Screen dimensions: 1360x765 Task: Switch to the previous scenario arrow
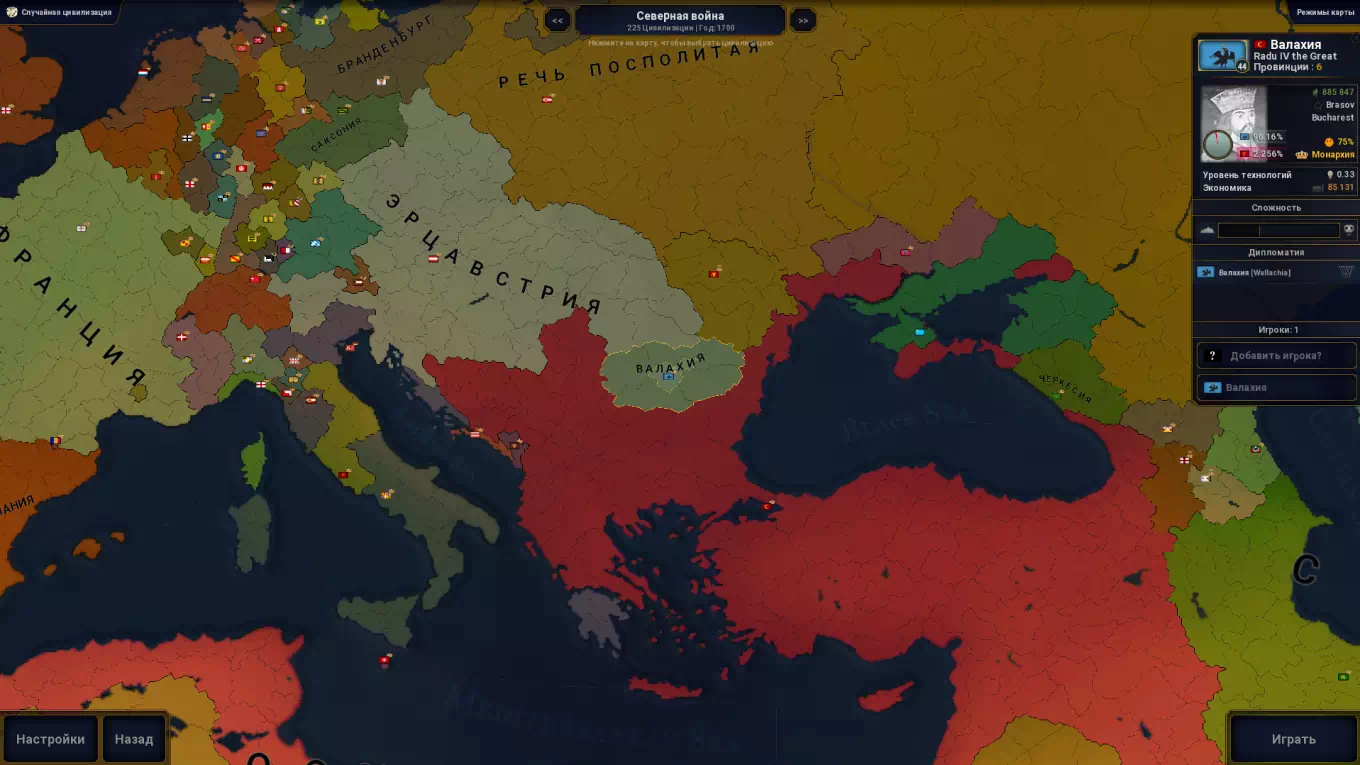pyautogui.click(x=557, y=20)
